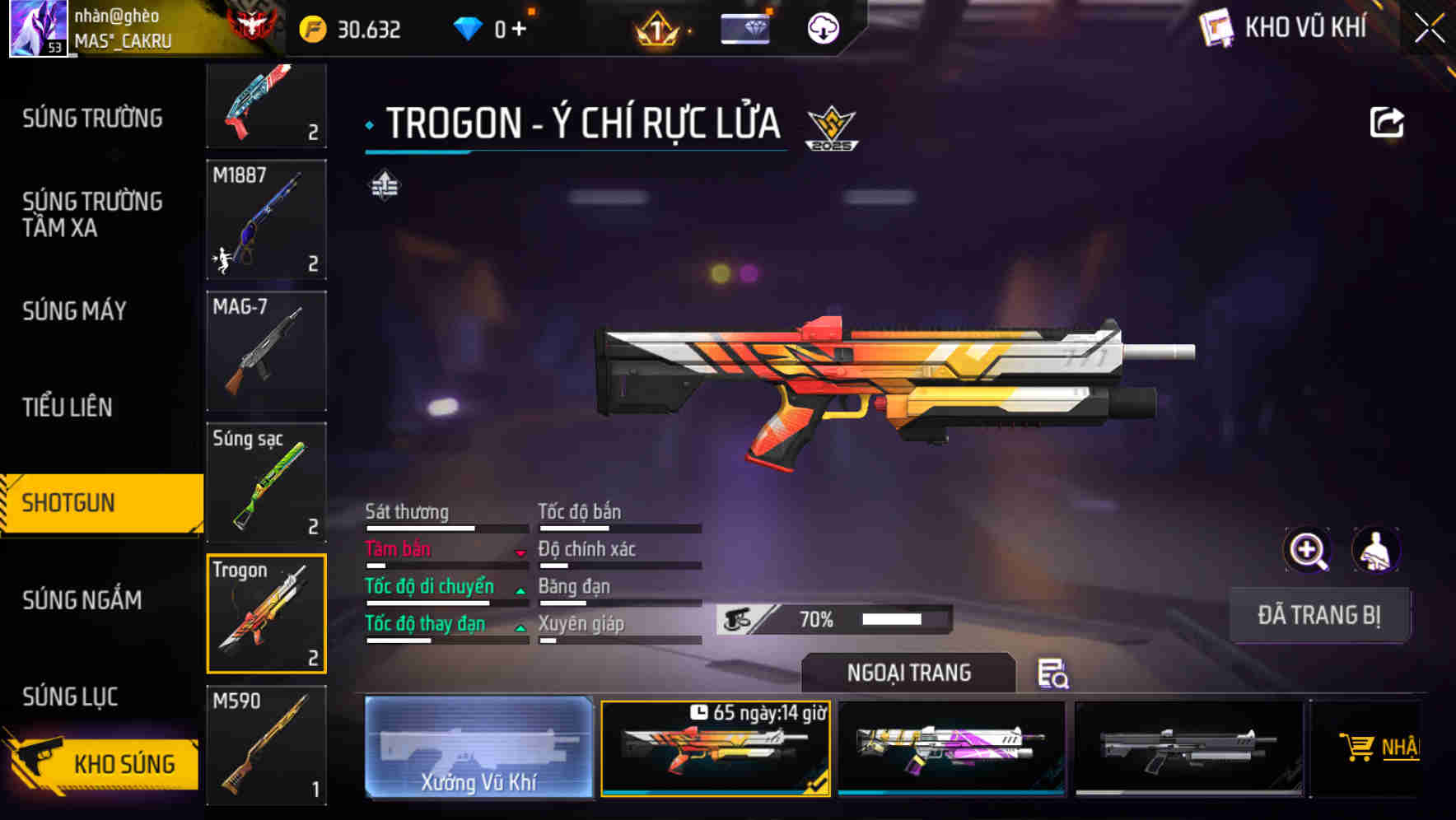
Task: Add diamonds with the plus button
Action: [x=519, y=30]
